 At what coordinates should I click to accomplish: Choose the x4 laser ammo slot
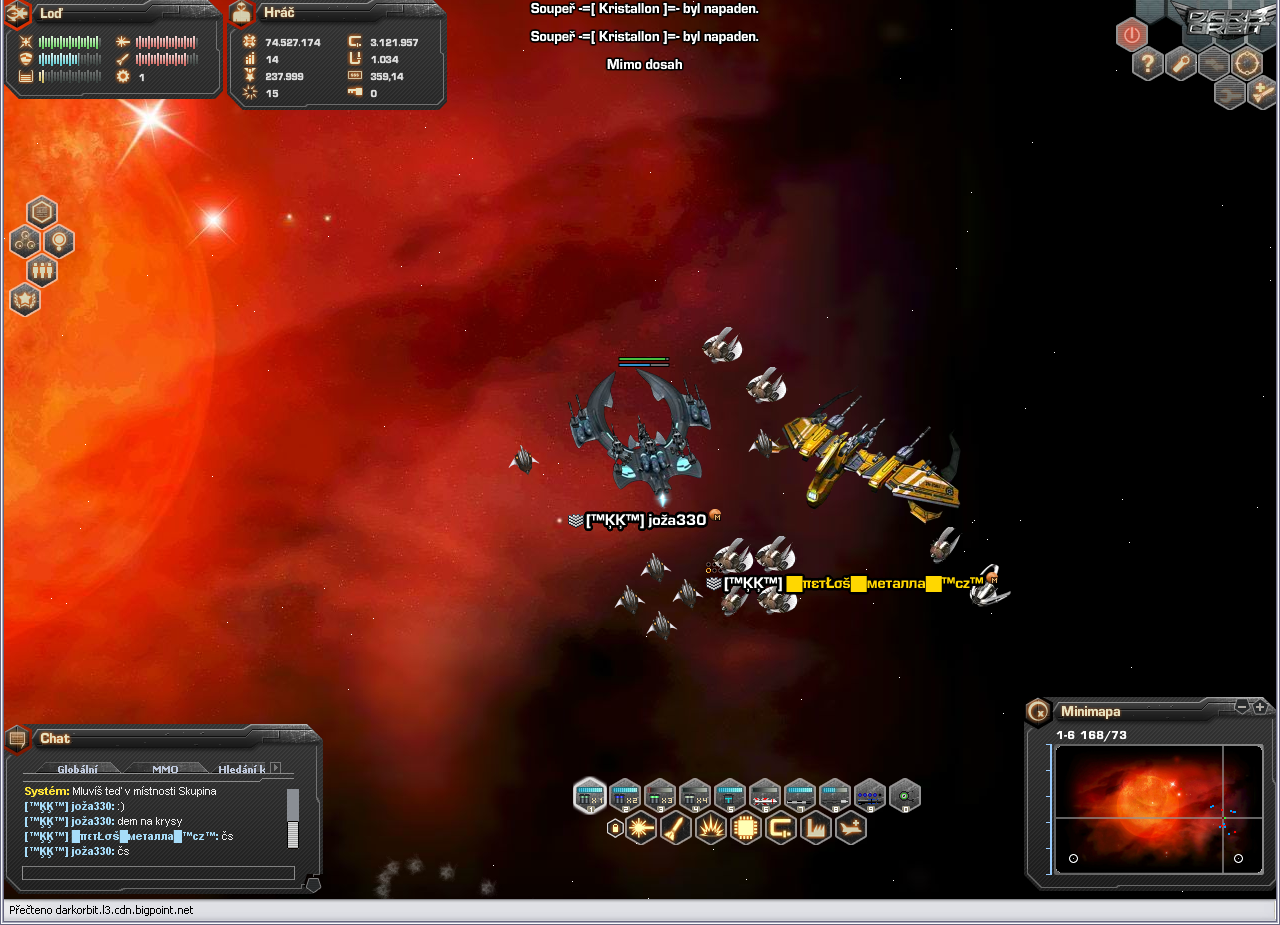click(695, 796)
